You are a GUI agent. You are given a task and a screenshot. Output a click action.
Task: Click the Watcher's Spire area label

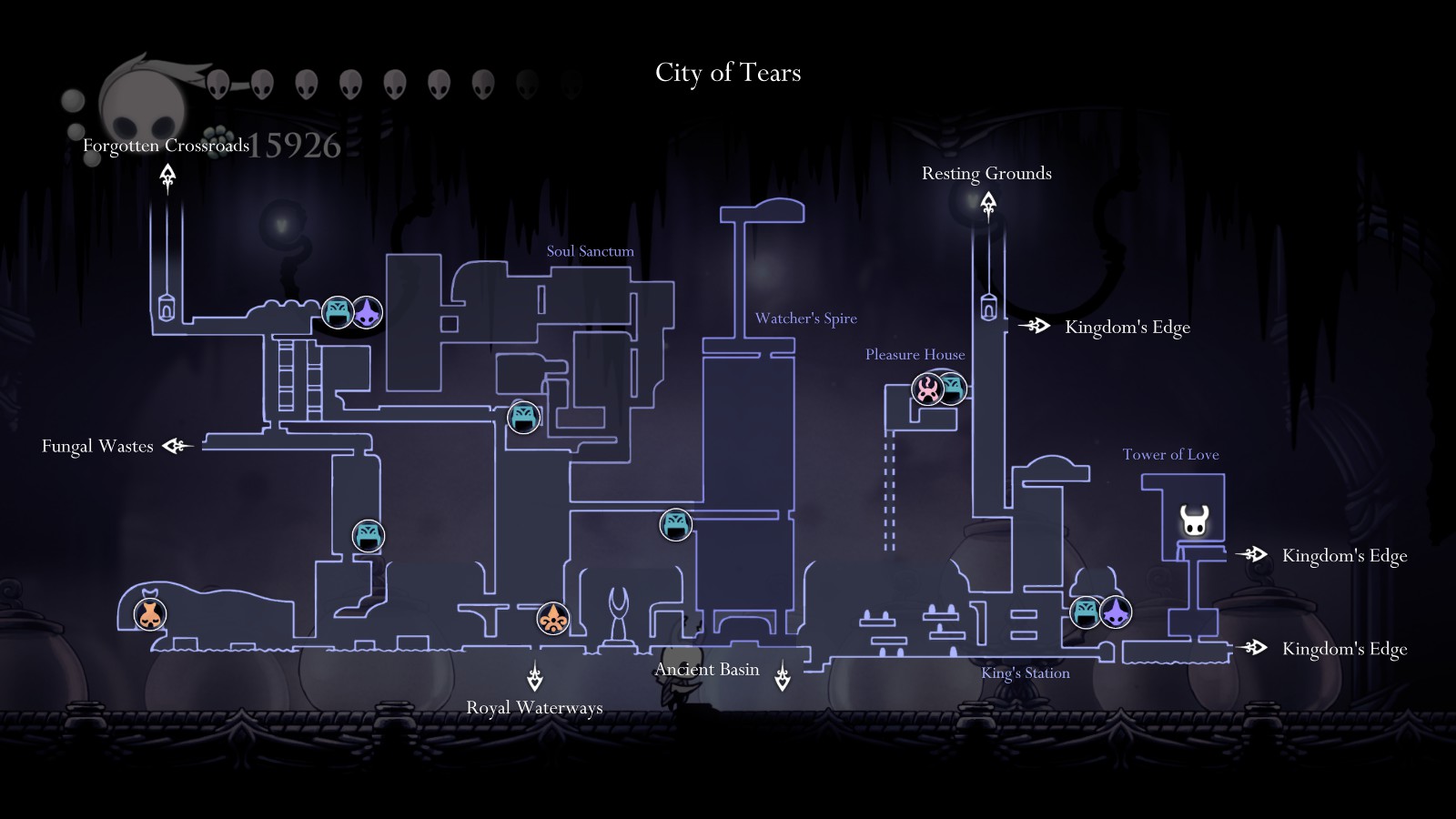805,318
